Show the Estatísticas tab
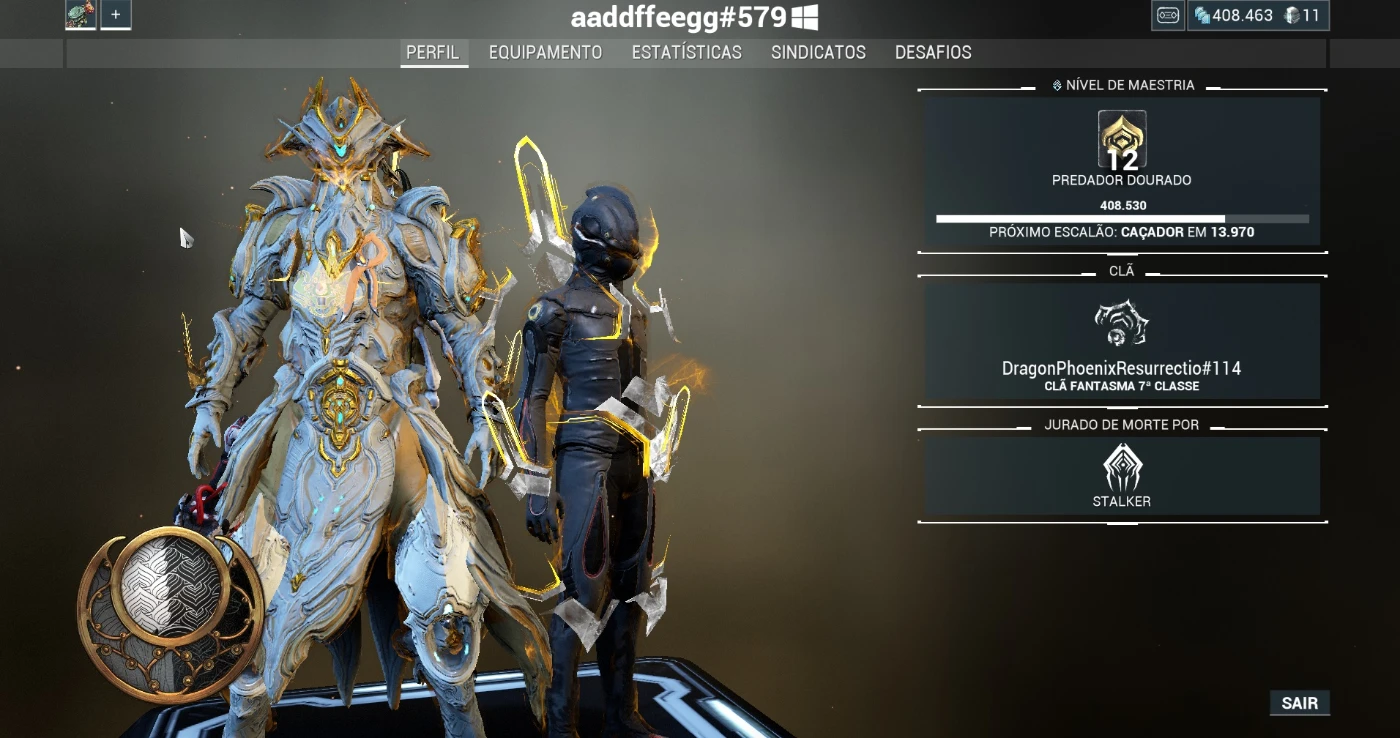 coord(686,53)
